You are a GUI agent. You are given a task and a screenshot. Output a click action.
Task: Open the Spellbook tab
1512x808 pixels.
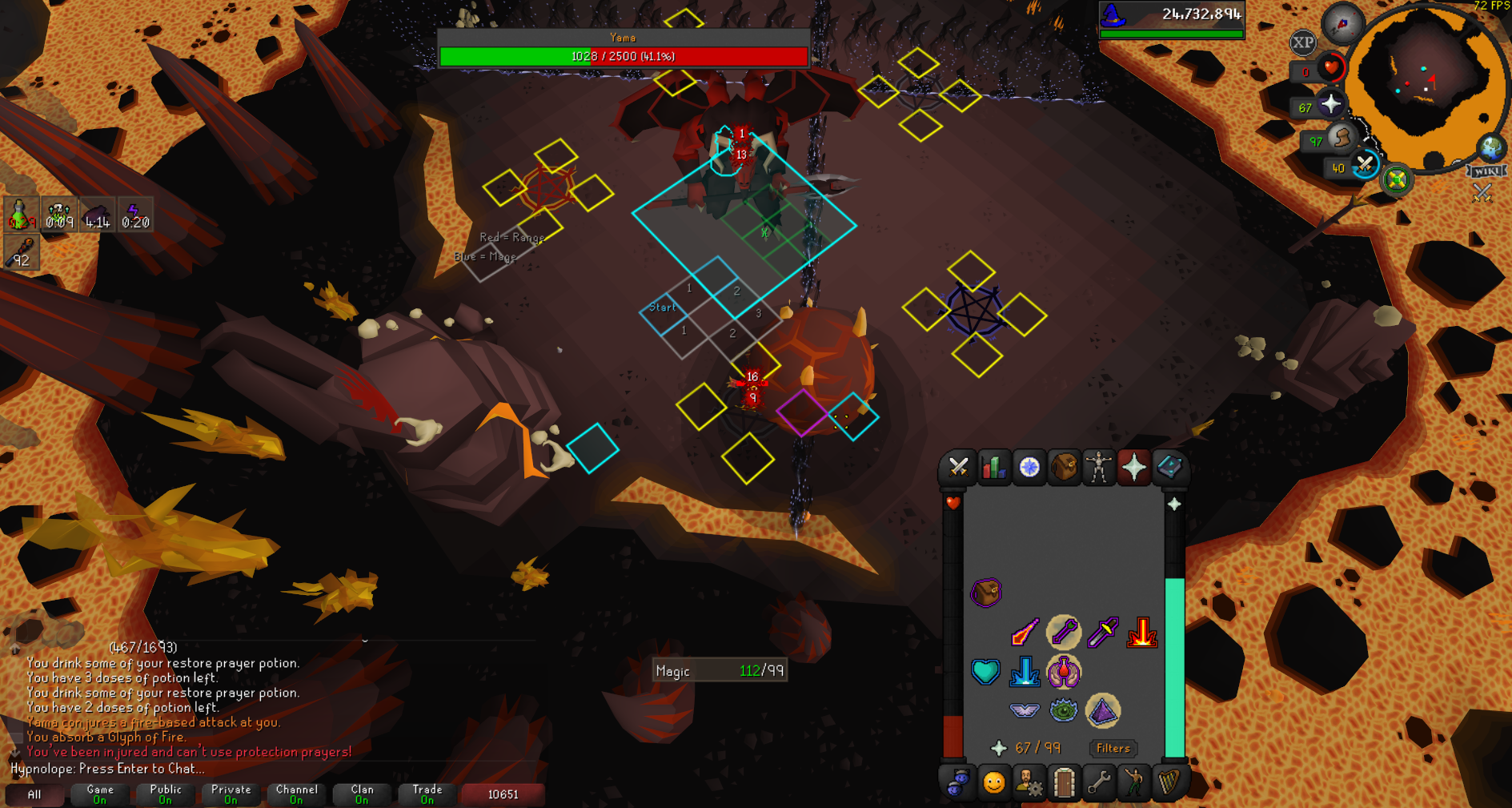coord(1169,467)
